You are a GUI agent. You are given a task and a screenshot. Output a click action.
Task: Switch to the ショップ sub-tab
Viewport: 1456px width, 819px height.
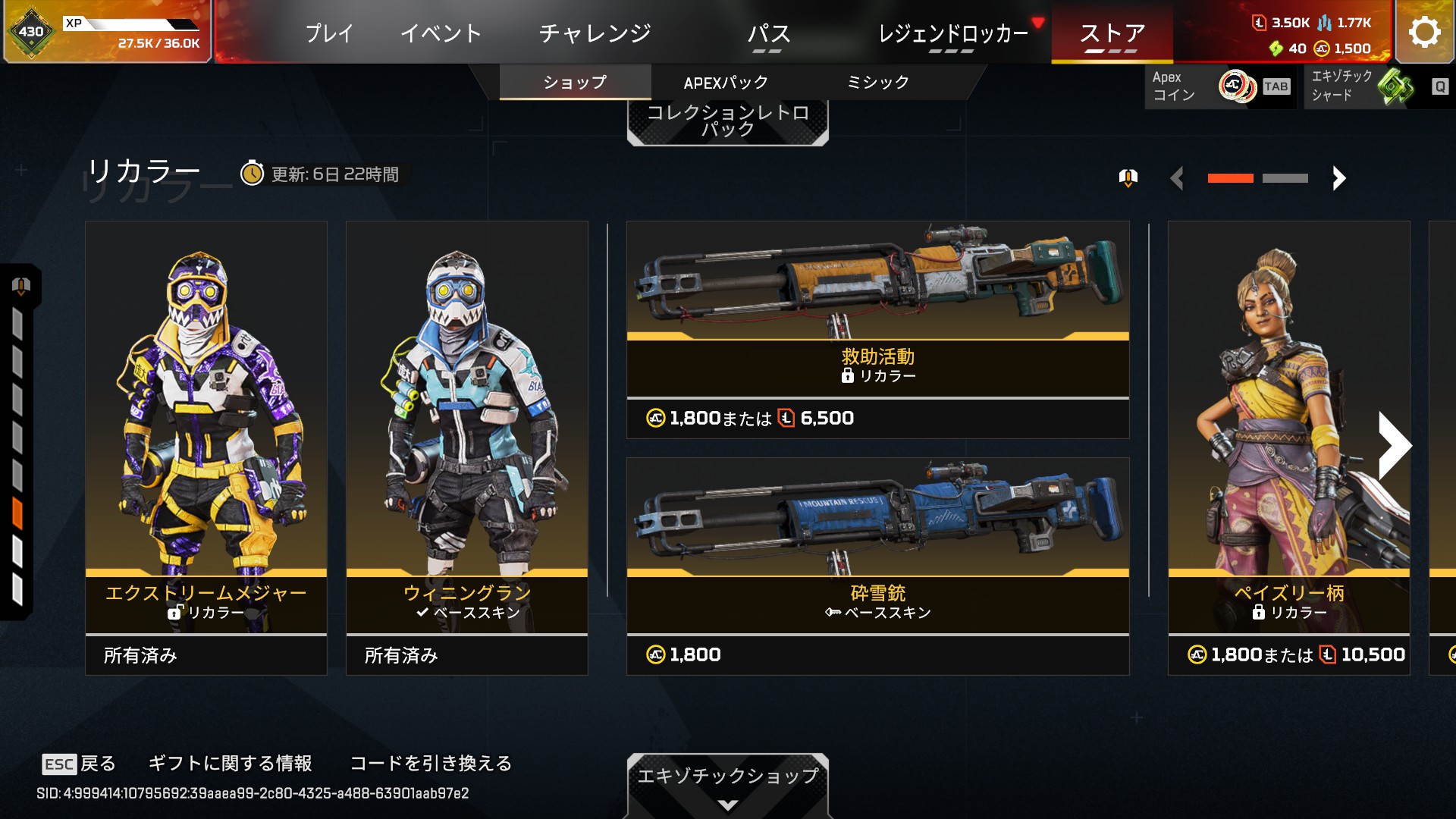coord(575,82)
